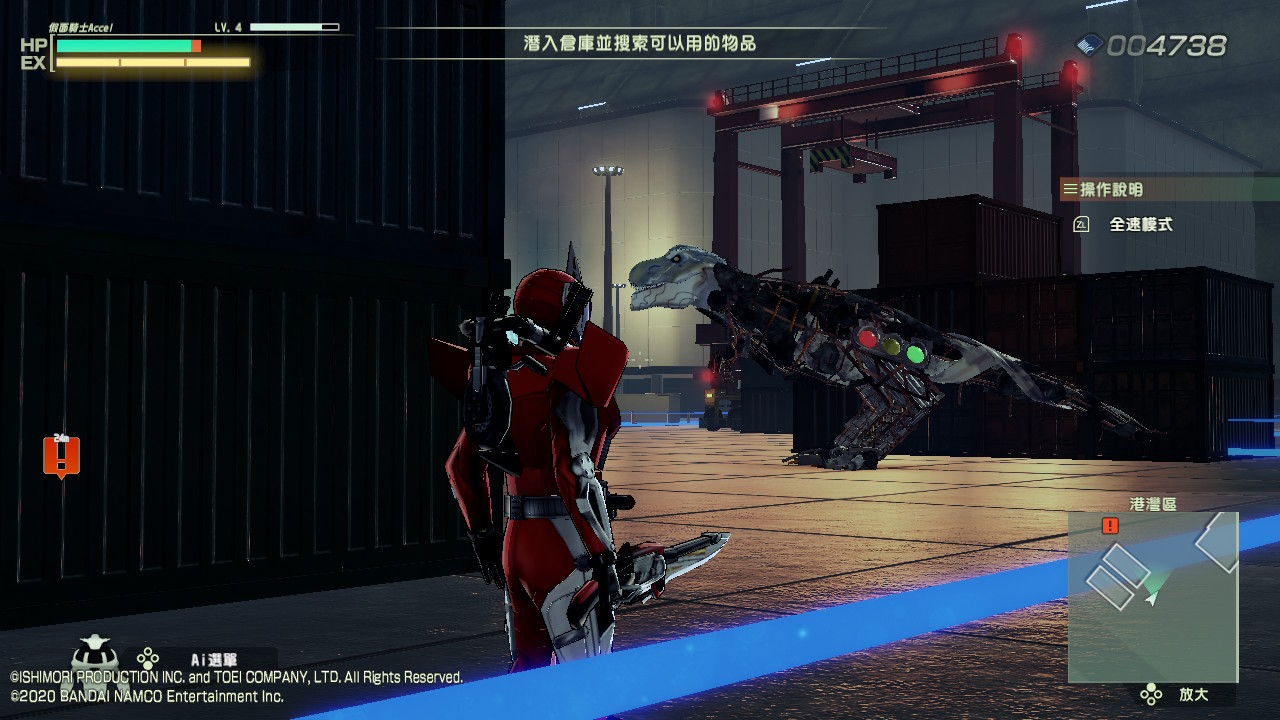Click the orange exclamation alert indicator
Viewport: 1280px width, 720px height.
pos(61,456)
